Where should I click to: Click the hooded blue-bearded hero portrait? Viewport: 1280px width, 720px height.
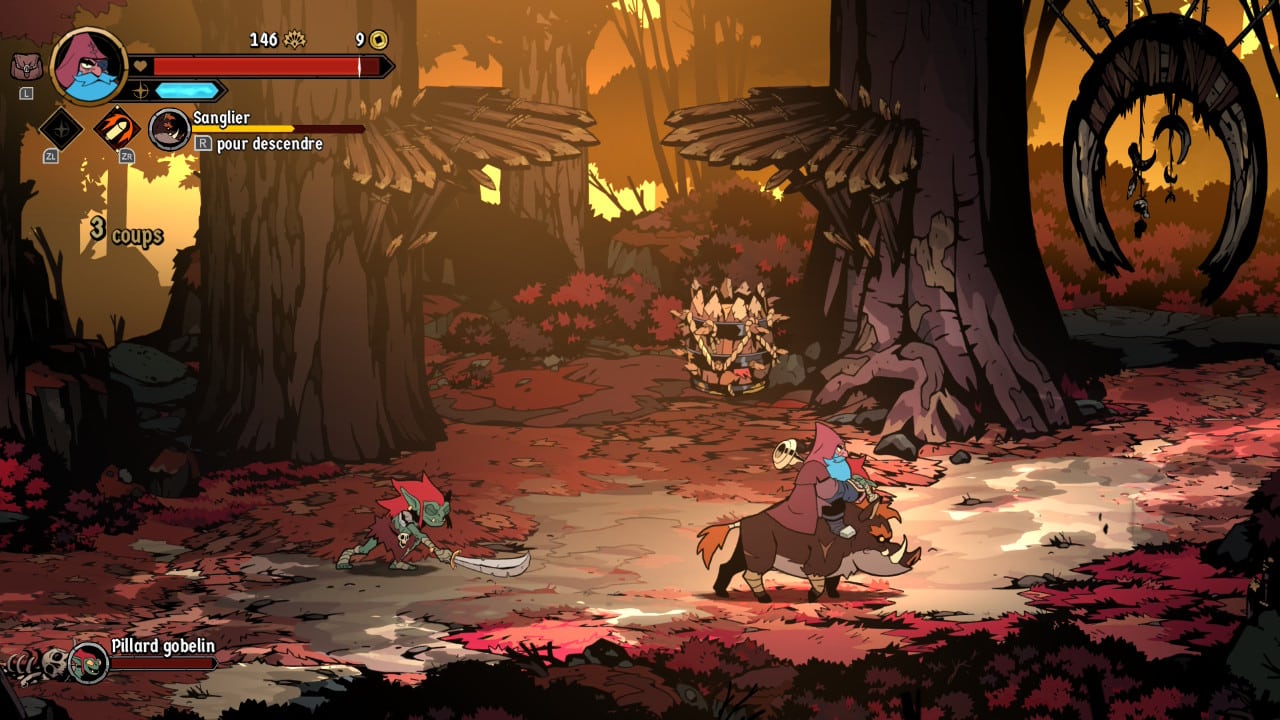tap(88, 66)
